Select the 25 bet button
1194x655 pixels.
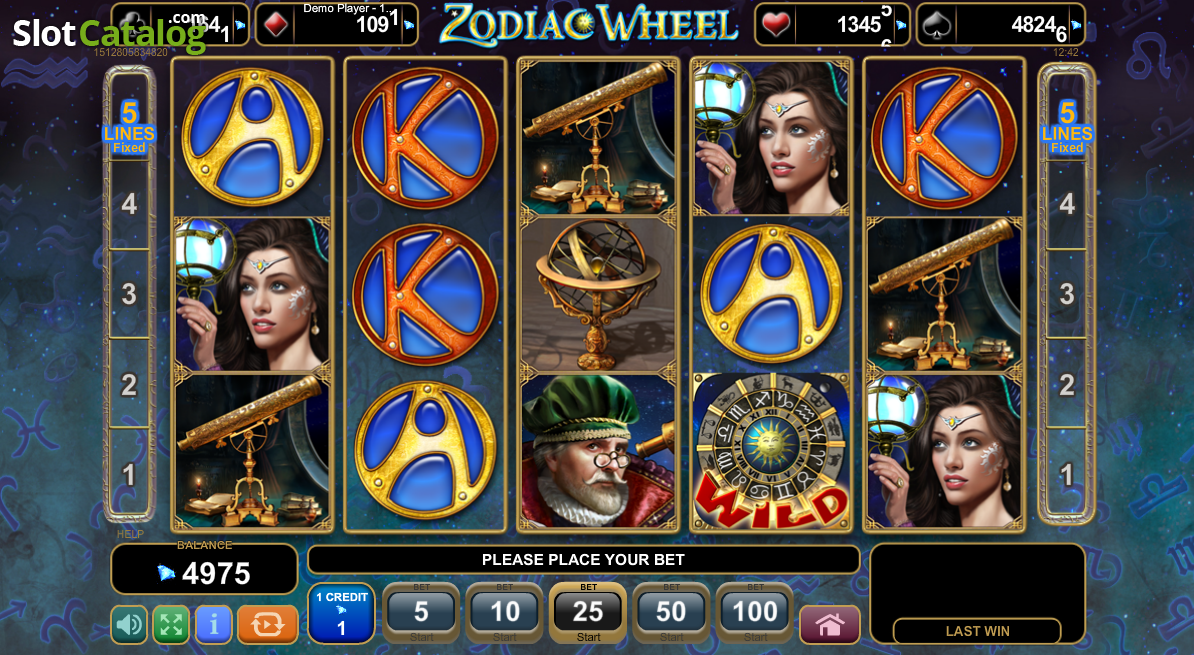coord(588,613)
